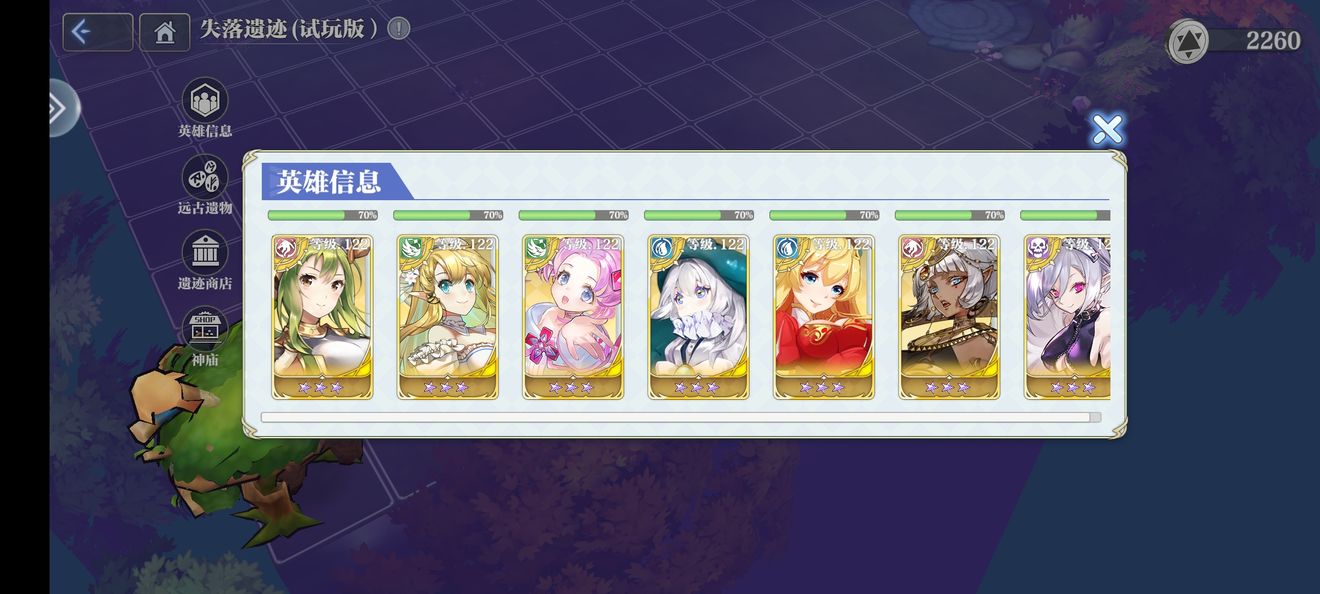Viewport: 1320px width, 594px height.
Task: Return to the home screen
Action: (x=165, y=32)
